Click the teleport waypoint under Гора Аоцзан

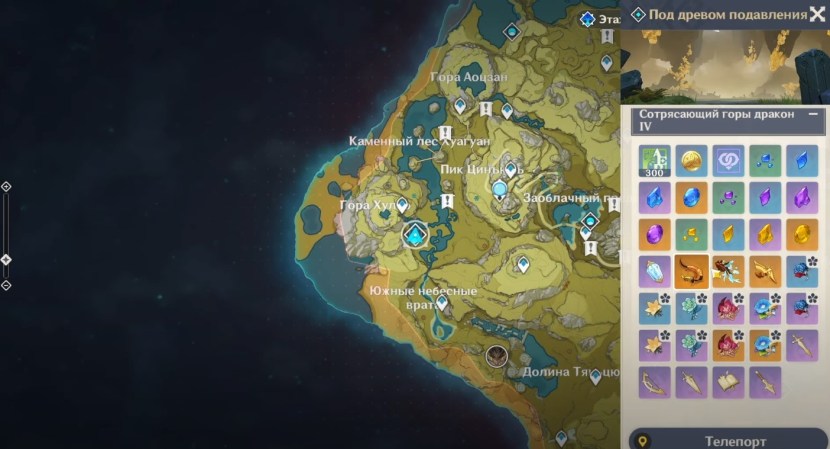tap(460, 104)
